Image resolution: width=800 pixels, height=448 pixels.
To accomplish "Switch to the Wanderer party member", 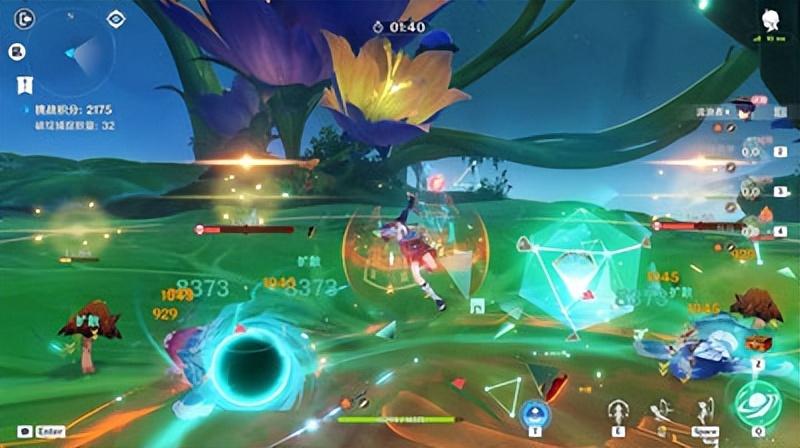I will pyautogui.click(x=745, y=110).
